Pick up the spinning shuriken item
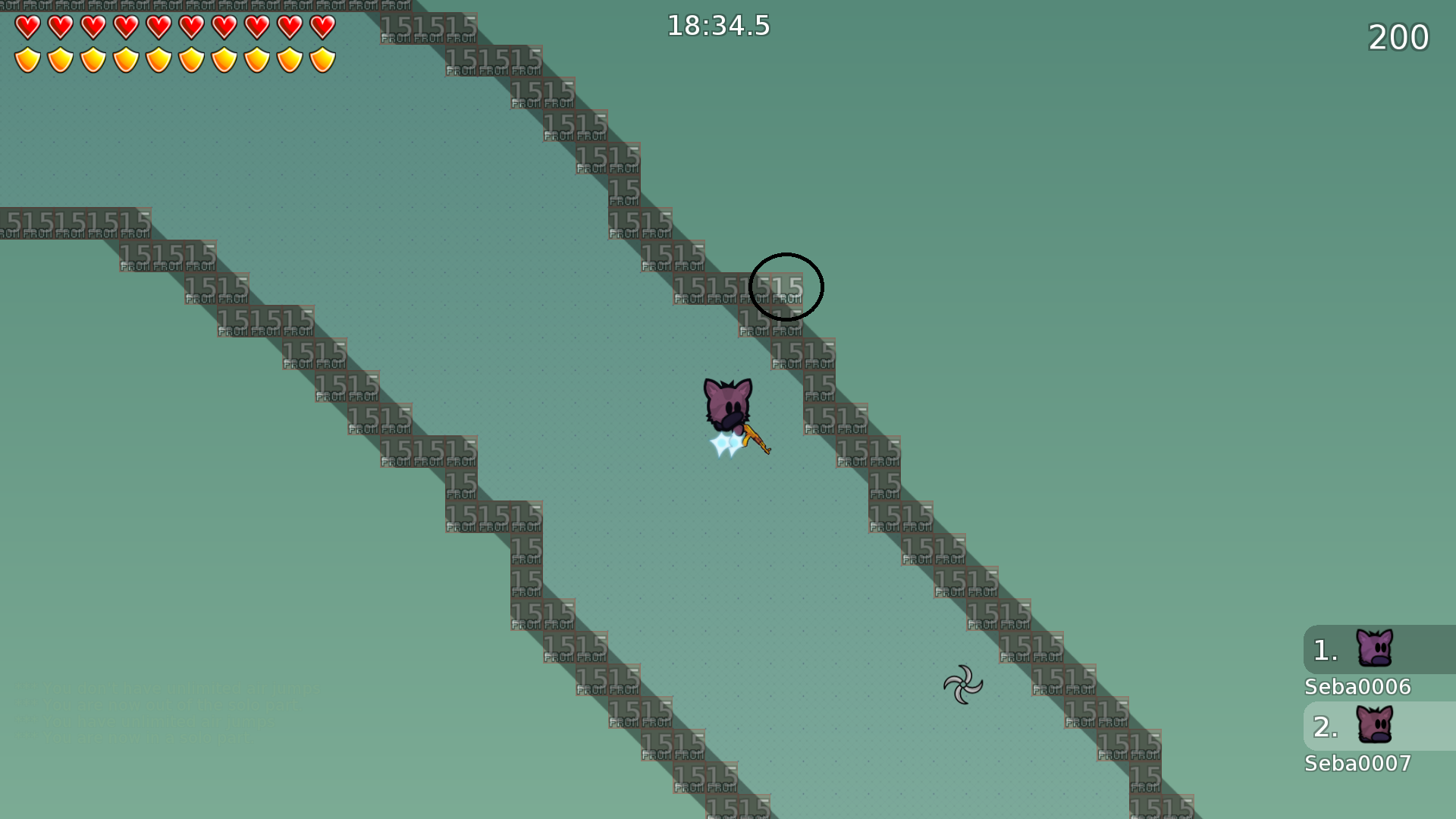Viewport: 1456px width, 819px height. [x=963, y=685]
